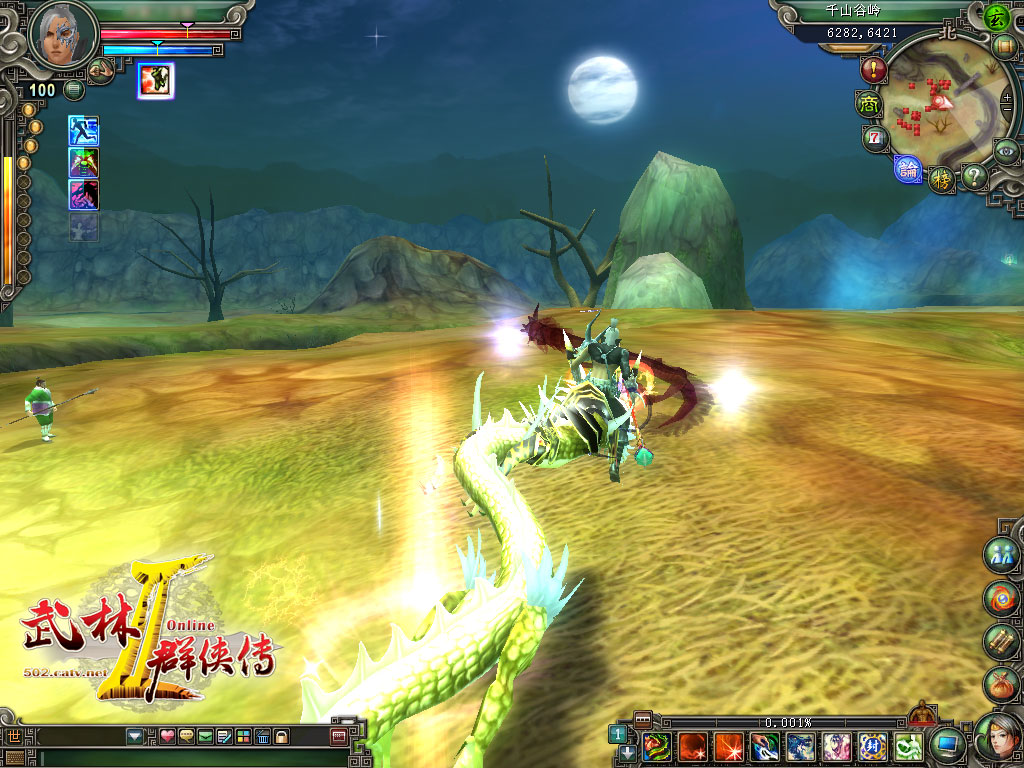1024x768 pixels.
Task: Toggle the padlock chat lock icon
Action: [282, 737]
